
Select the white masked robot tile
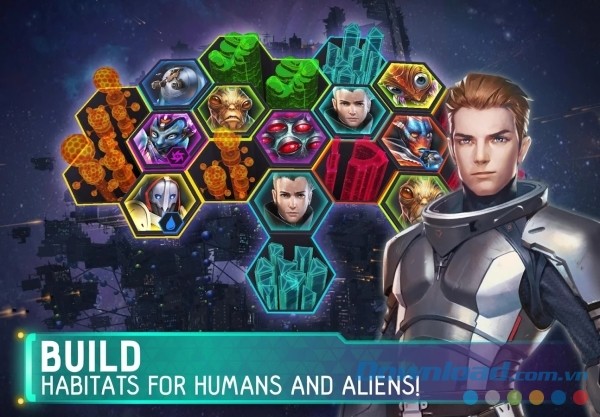pyautogui.click(x=160, y=198)
